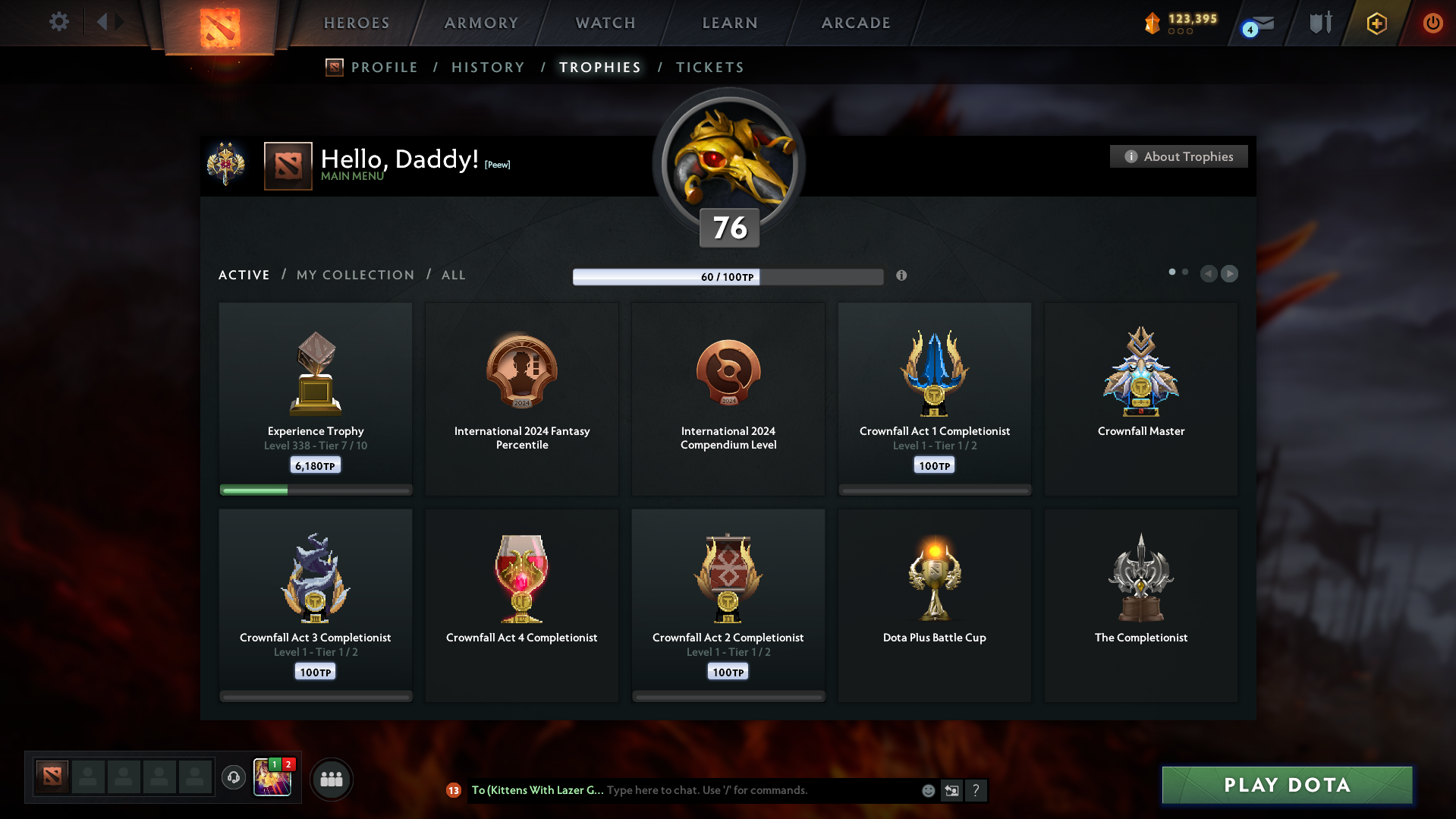Select the ACTIVE trophies filter
The image size is (1456, 819).
click(x=244, y=275)
